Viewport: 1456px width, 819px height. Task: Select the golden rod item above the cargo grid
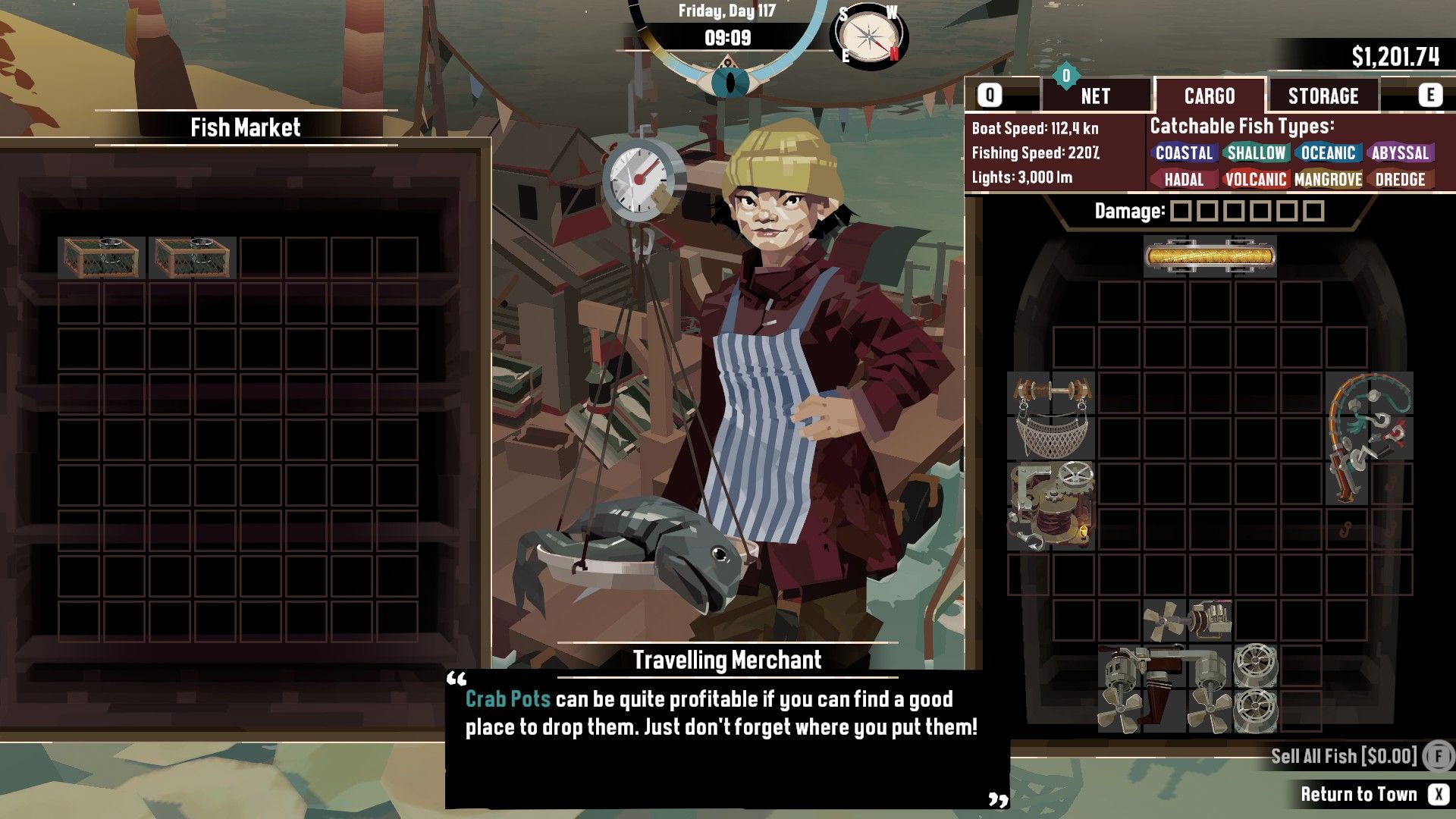pos(1209,256)
